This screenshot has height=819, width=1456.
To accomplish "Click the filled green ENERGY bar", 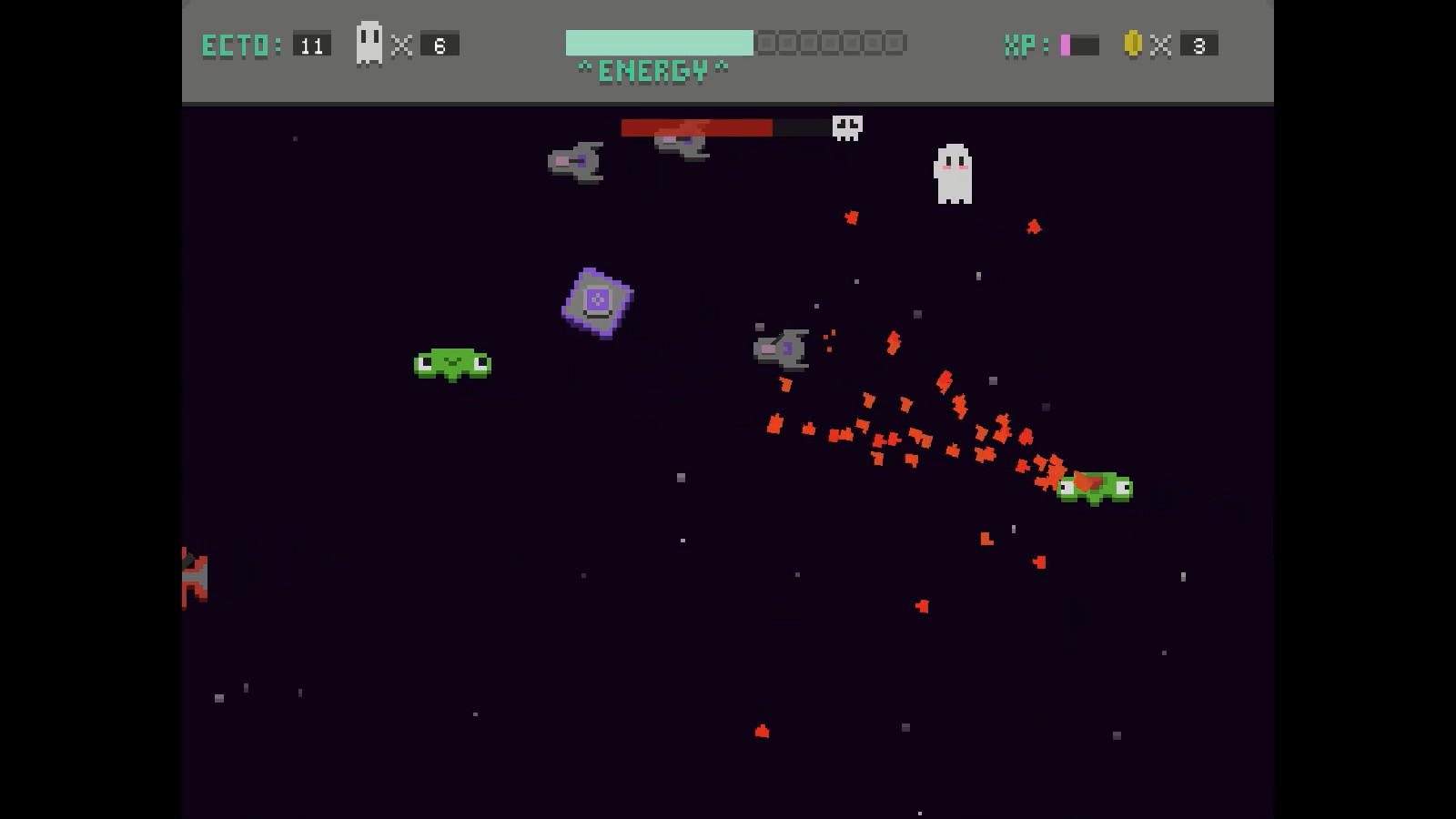I will pos(660,40).
